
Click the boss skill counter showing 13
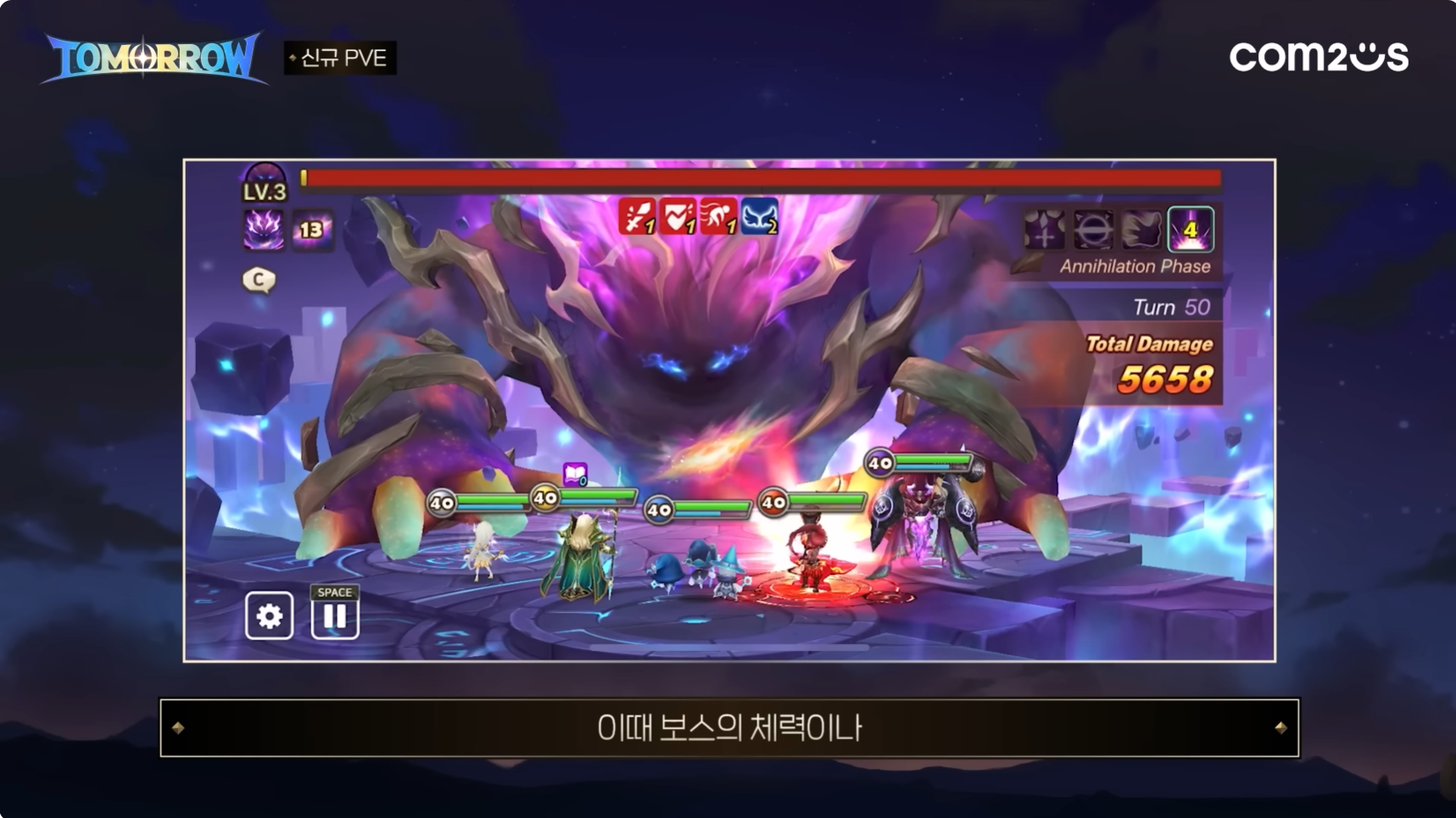[311, 230]
